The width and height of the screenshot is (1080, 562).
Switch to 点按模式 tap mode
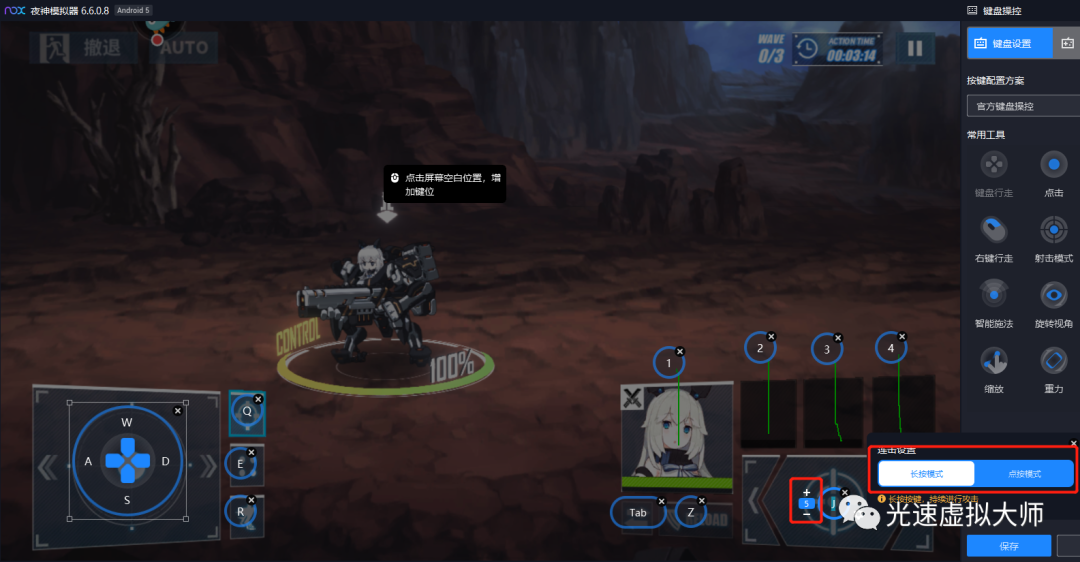[1022, 473]
